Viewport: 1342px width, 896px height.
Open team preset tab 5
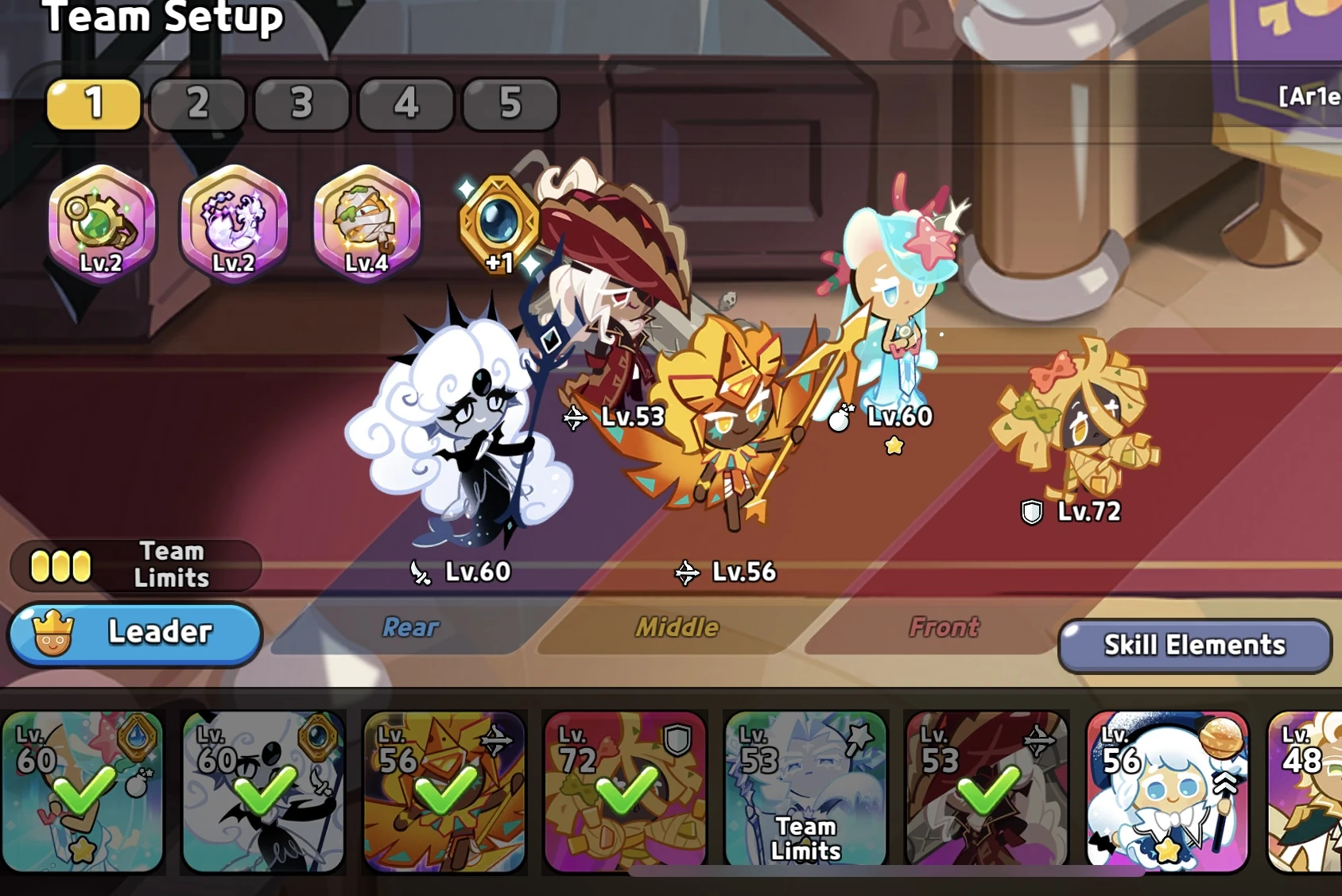coord(510,103)
